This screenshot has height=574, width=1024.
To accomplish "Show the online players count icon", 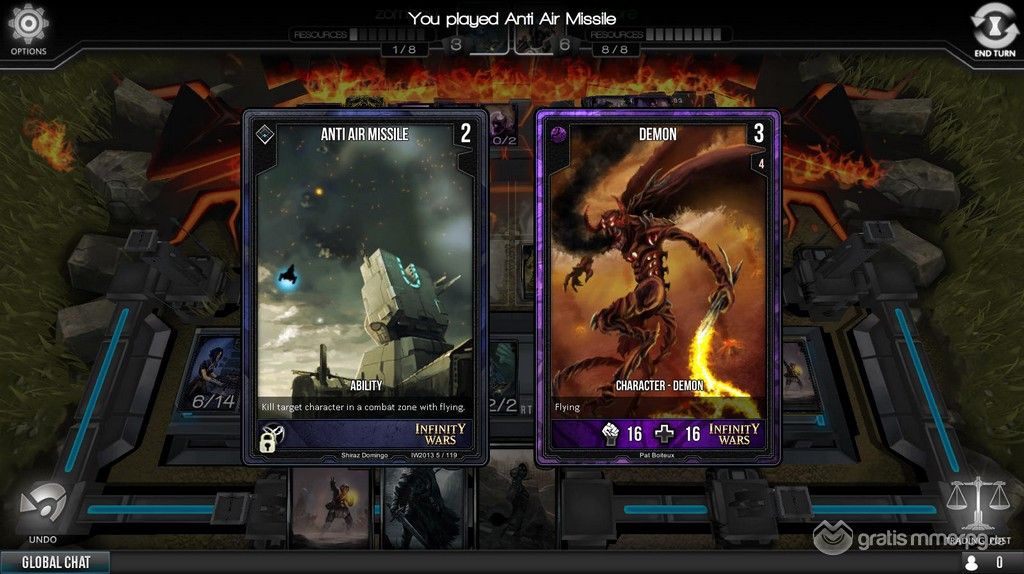I will pos(969,563).
